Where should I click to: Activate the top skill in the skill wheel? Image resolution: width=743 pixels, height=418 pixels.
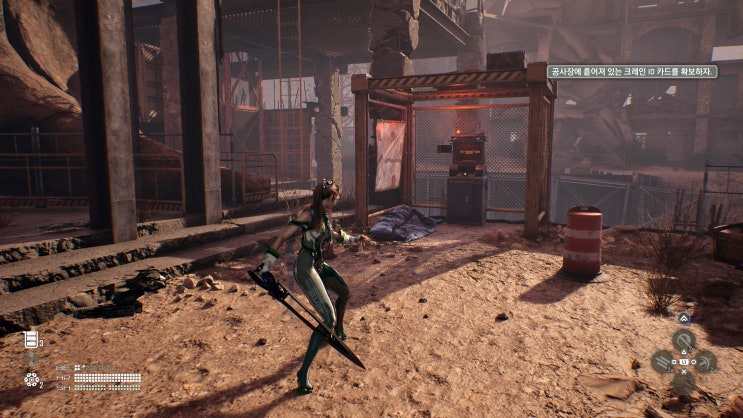(x=684, y=339)
